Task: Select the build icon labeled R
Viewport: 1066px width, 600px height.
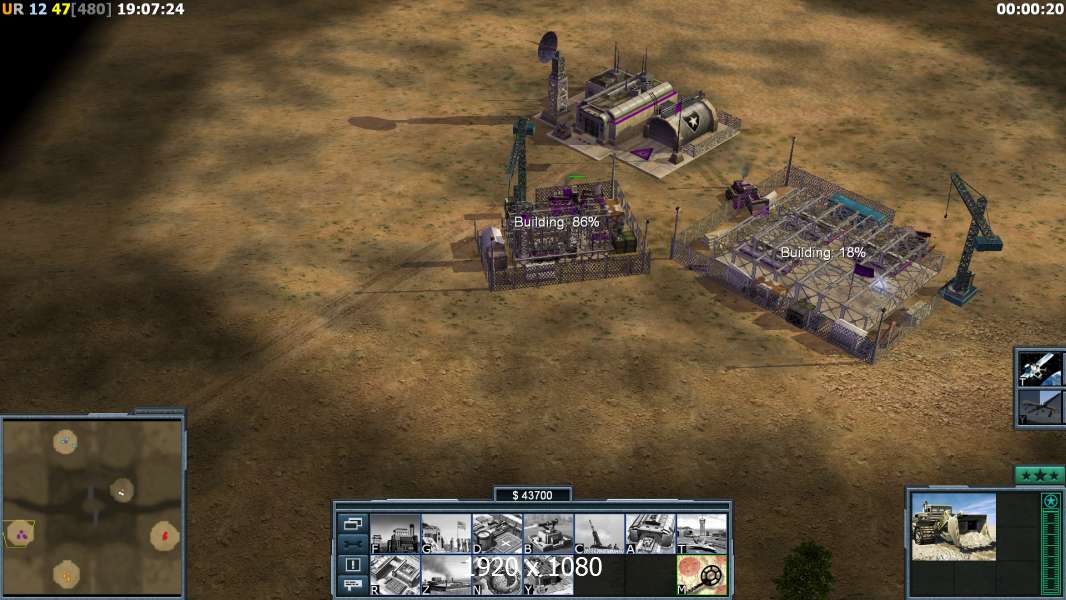Action: tap(395, 575)
